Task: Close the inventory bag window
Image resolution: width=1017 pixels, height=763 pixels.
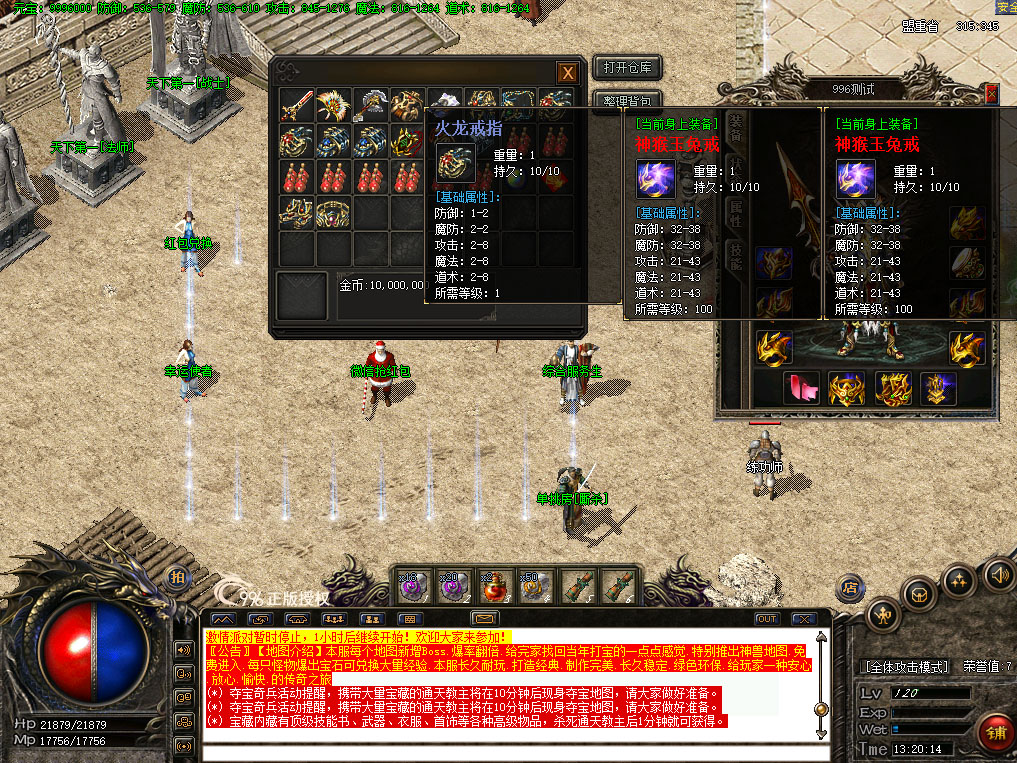Action: pos(567,73)
